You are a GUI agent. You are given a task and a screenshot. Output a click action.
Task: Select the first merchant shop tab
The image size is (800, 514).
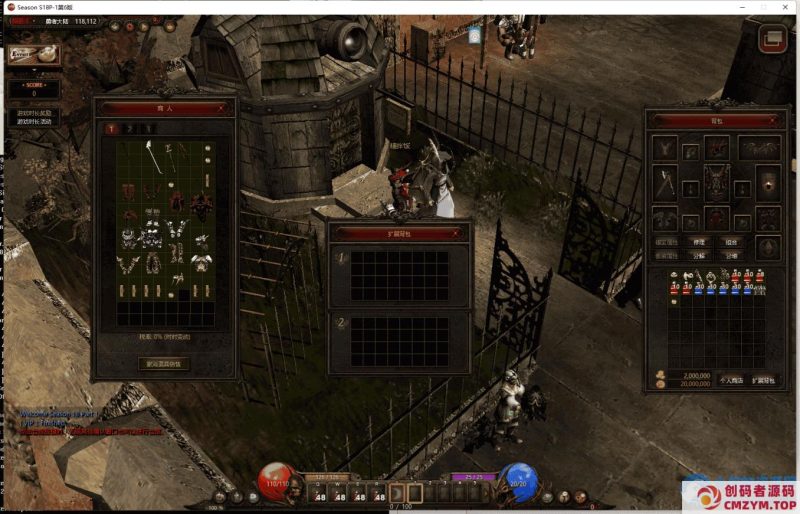pyautogui.click(x=112, y=128)
